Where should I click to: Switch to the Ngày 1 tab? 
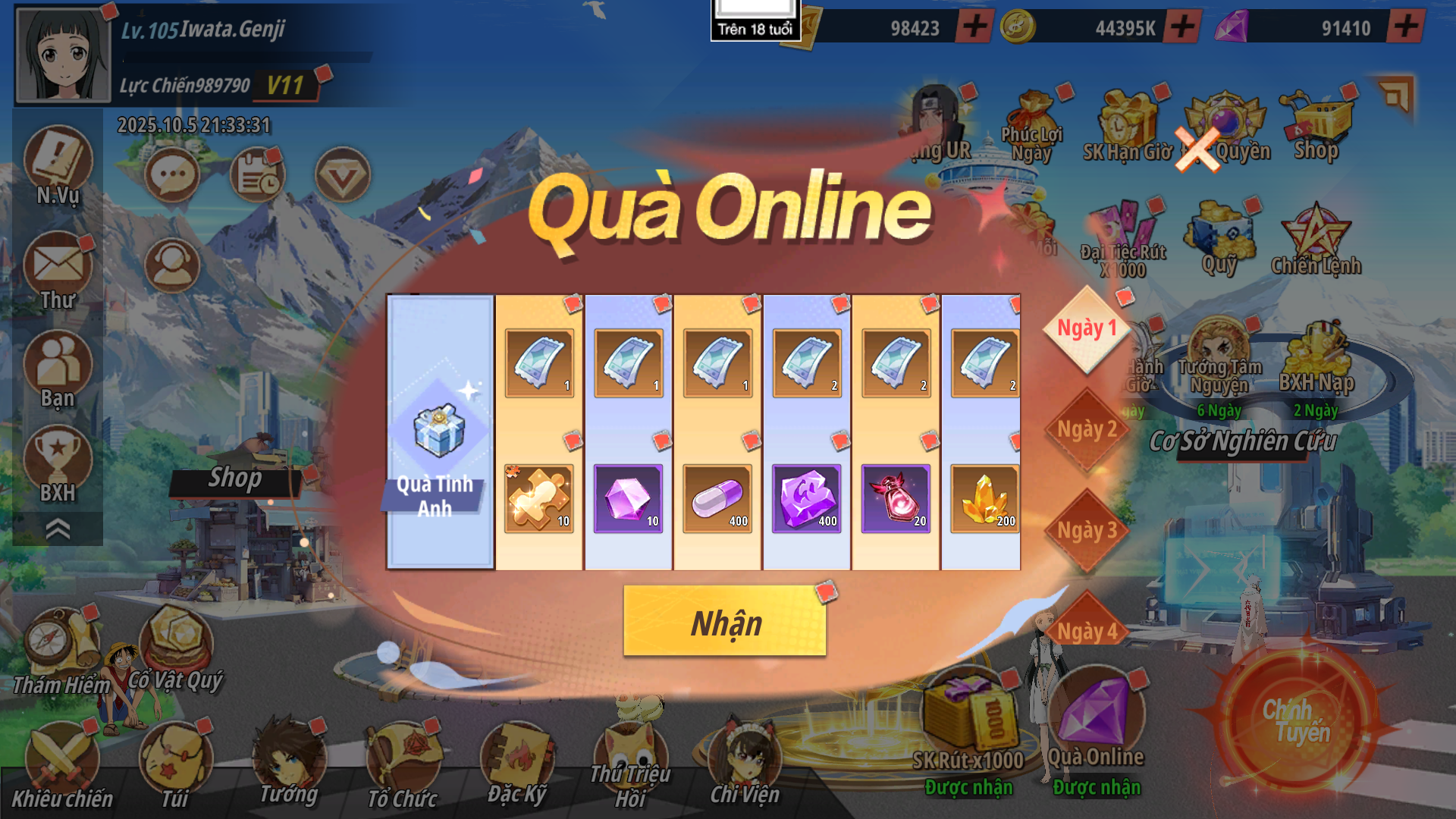(1087, 329)
